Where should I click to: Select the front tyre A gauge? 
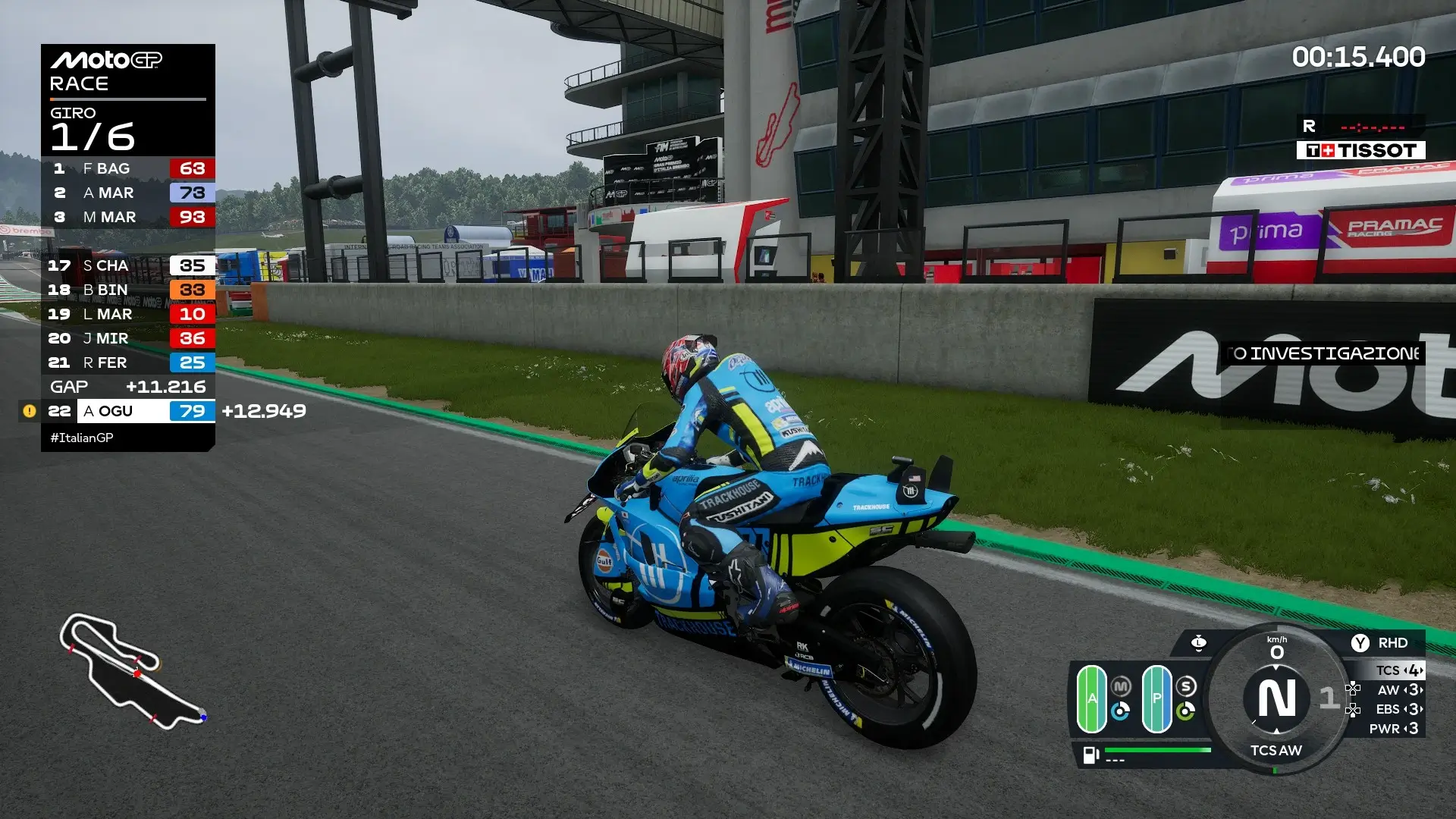point(1092,698)
